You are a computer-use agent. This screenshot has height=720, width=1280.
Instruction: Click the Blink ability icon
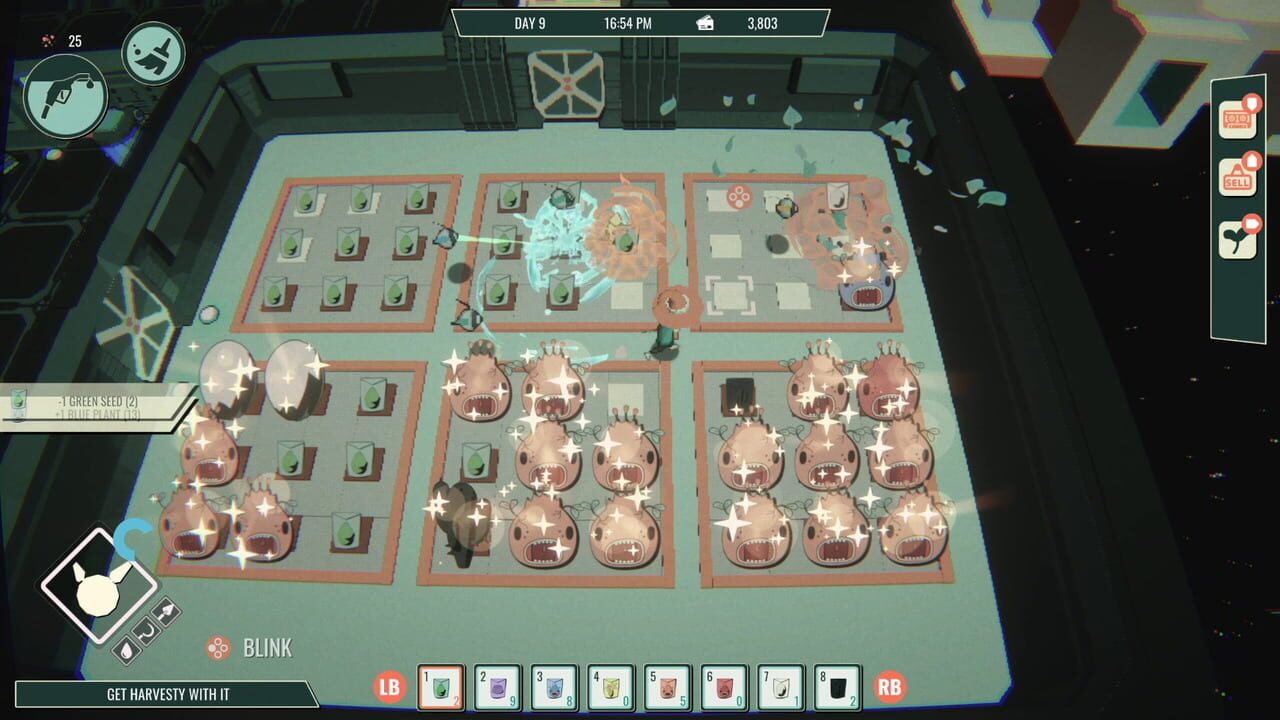219,648
